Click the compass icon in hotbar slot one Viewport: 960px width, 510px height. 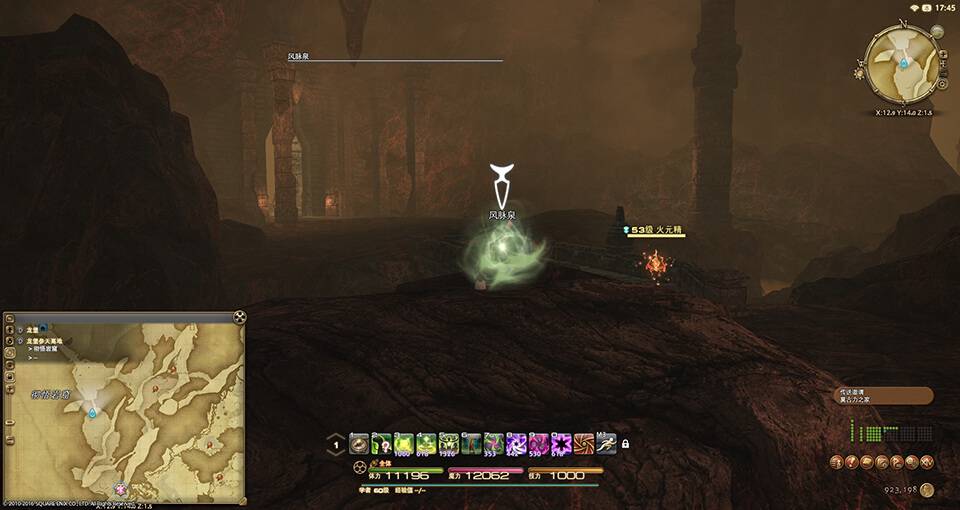pyautogui.click(x=358, y=444)
